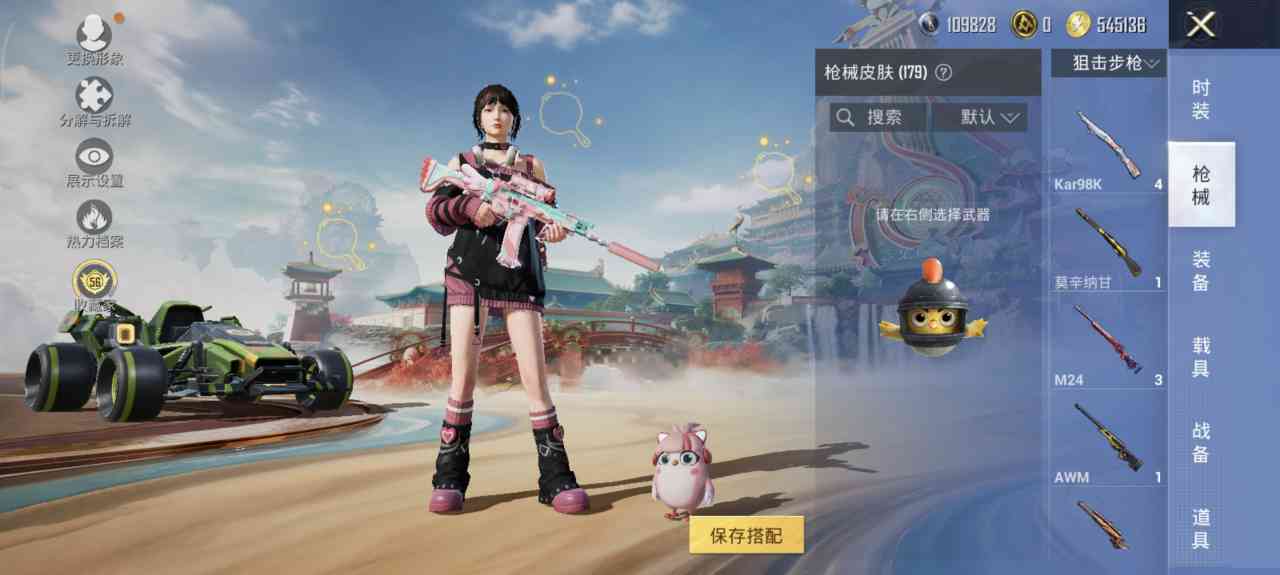Select the 莫辛纳甘 rifle entry
The height and width of the screenshot is (575, 1280).
click(1108, 245)
